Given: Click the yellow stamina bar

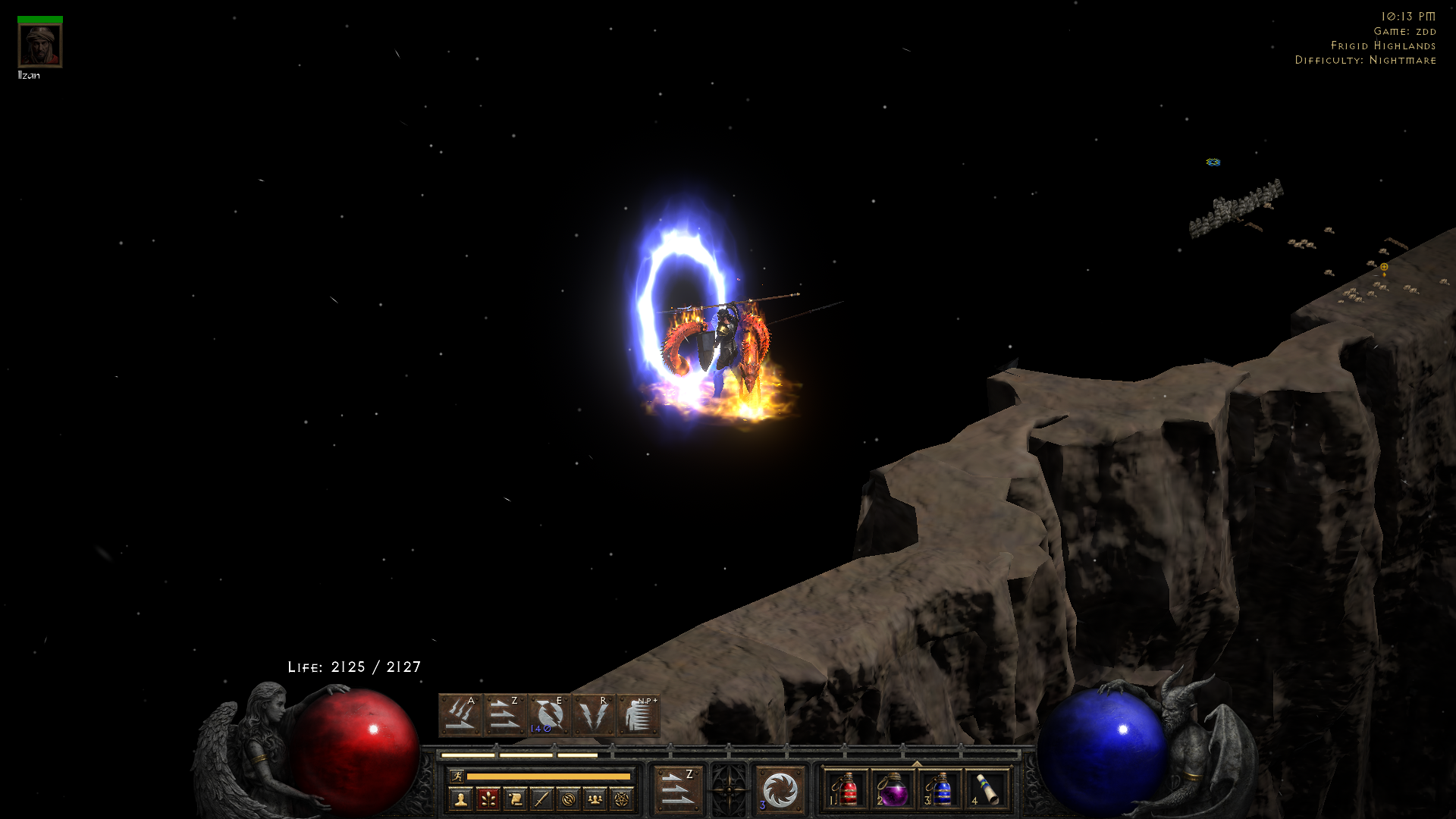Looking at the screenshot, I should click(550, 776).
